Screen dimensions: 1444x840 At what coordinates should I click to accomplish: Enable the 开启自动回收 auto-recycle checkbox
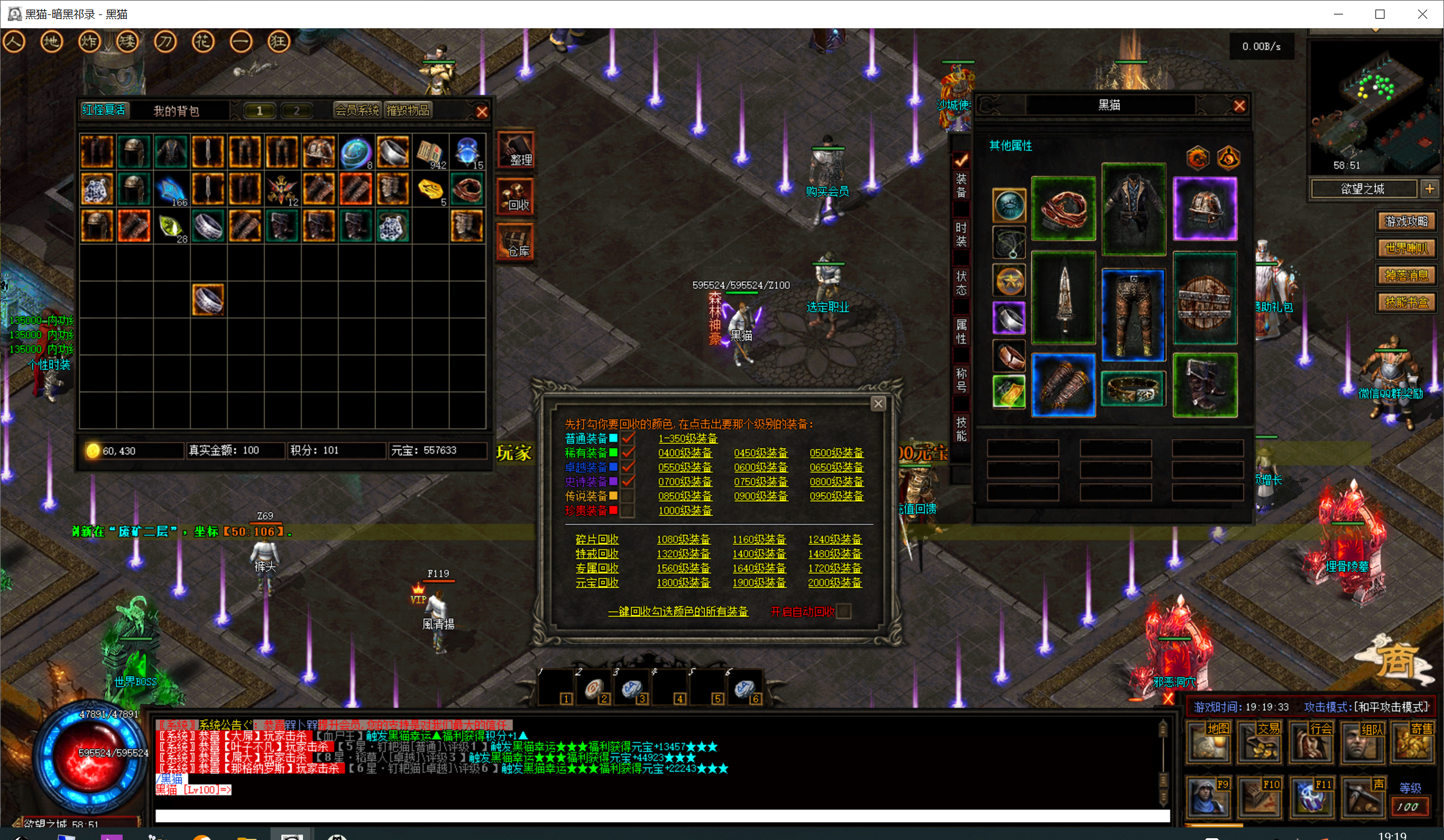tap(844, 612)
